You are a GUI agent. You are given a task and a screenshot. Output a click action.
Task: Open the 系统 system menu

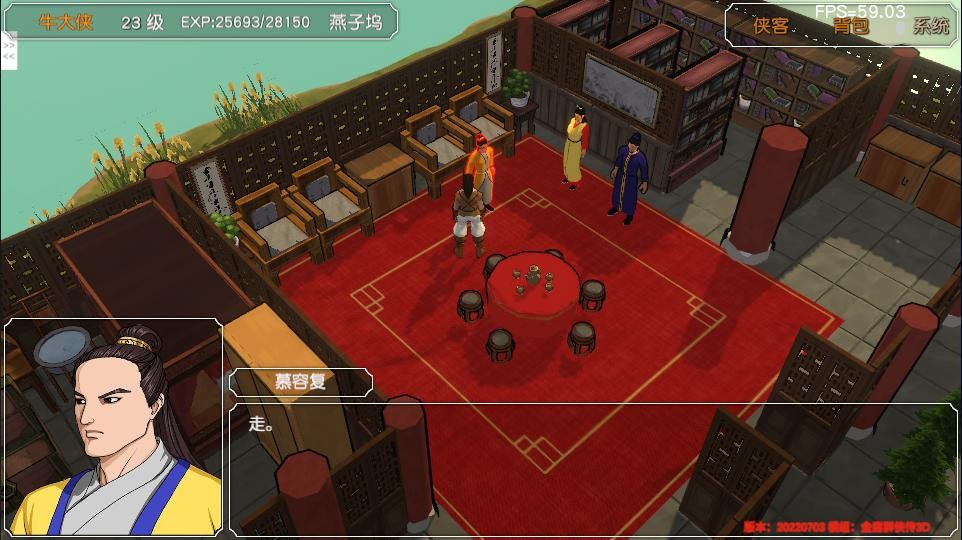931,27
